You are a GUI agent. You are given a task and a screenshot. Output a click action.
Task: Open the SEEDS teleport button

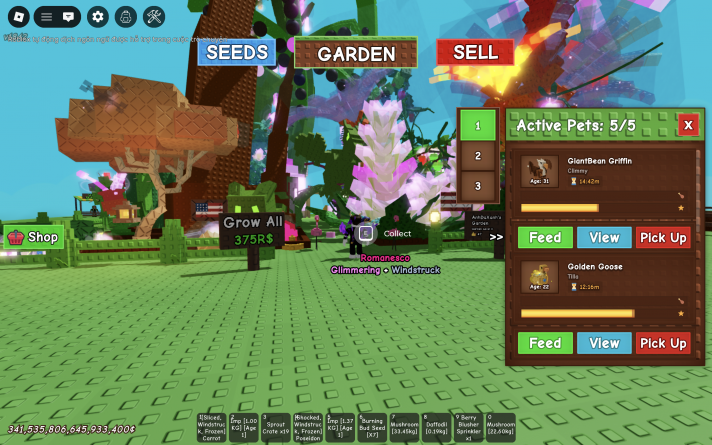pyautogui.click(x=236, y=52)
